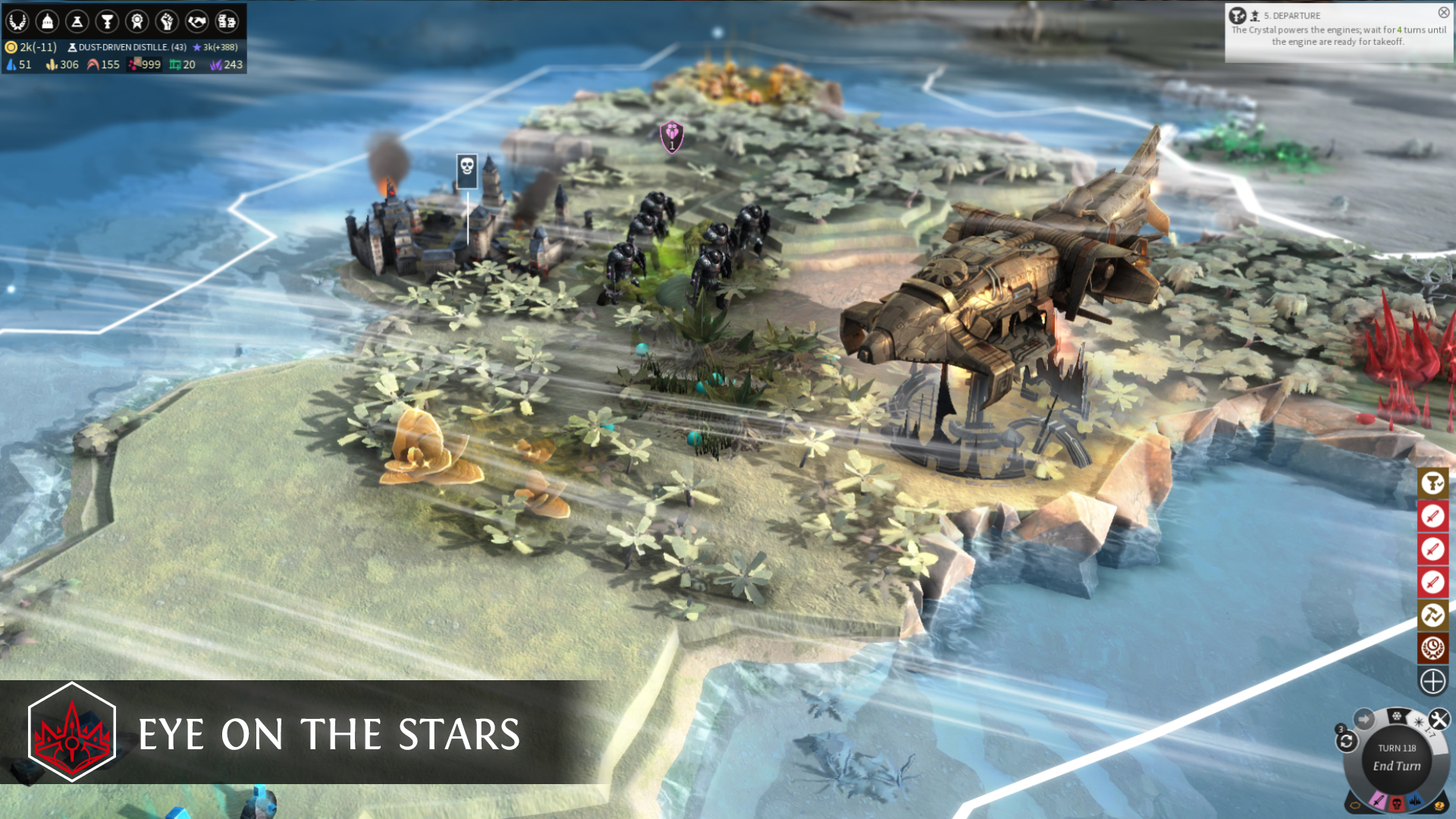Open the quest chalice screen

point(107,21)
